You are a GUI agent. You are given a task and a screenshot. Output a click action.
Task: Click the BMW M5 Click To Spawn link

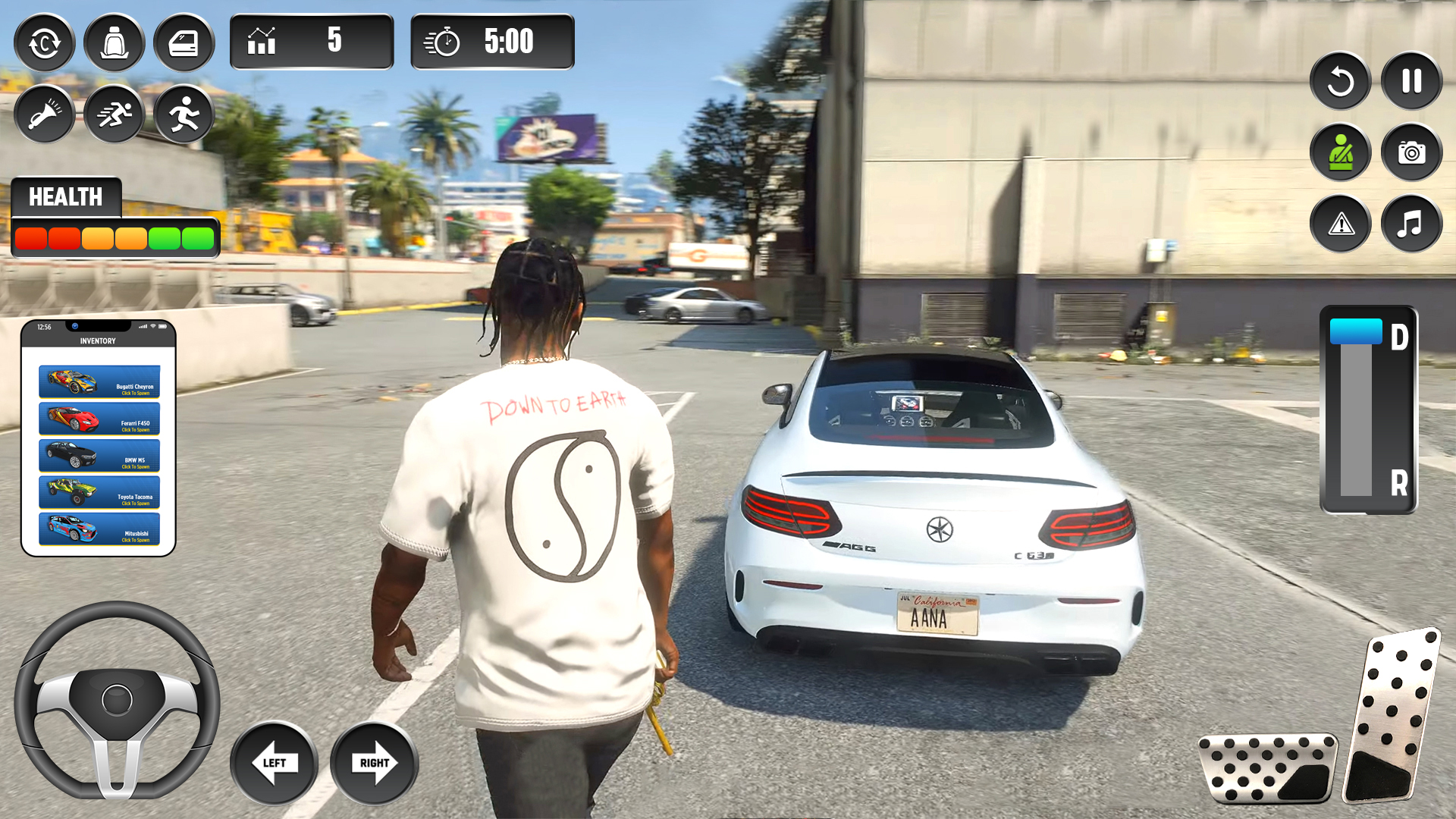point(99,455)
